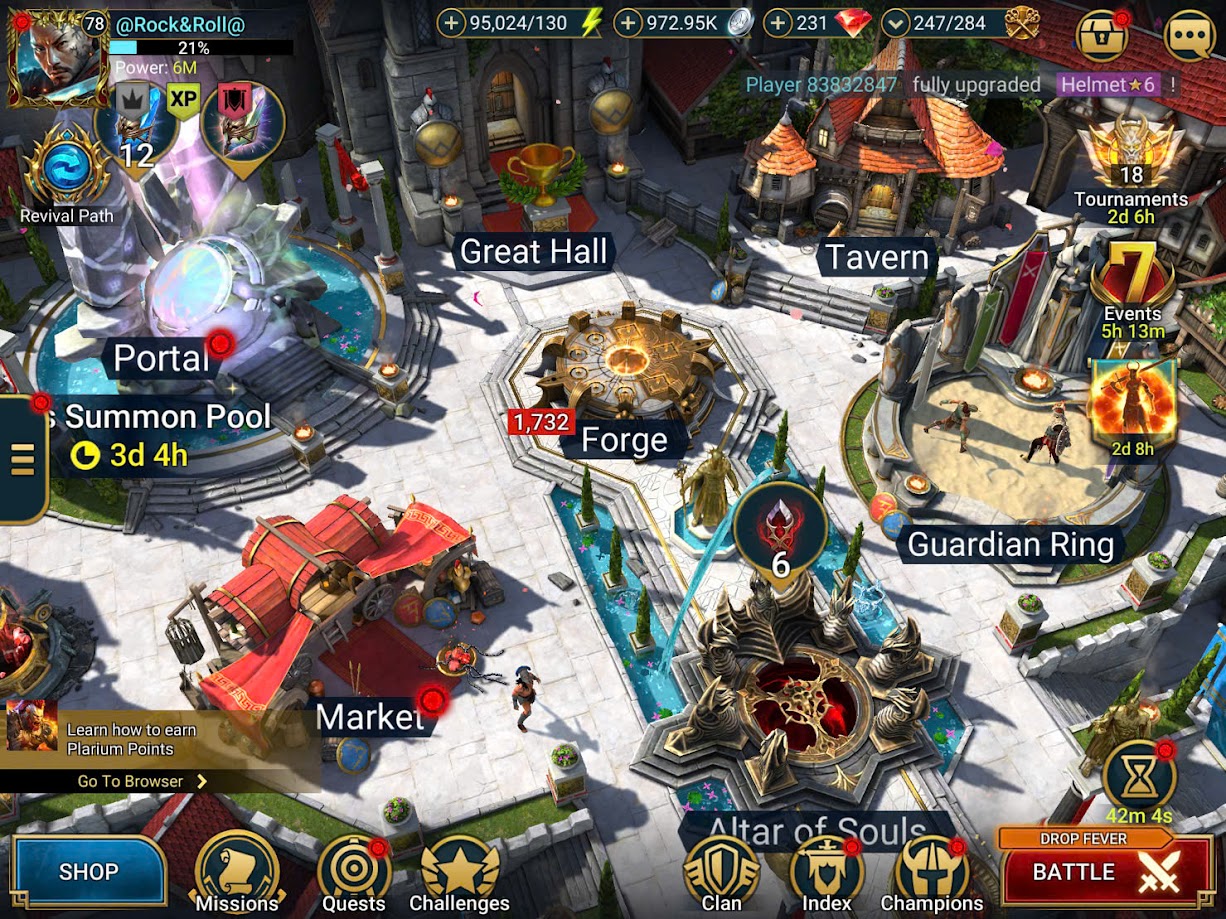Add more energy with plus button
This screenshot has width=1226, height=919.
[452, 23]
